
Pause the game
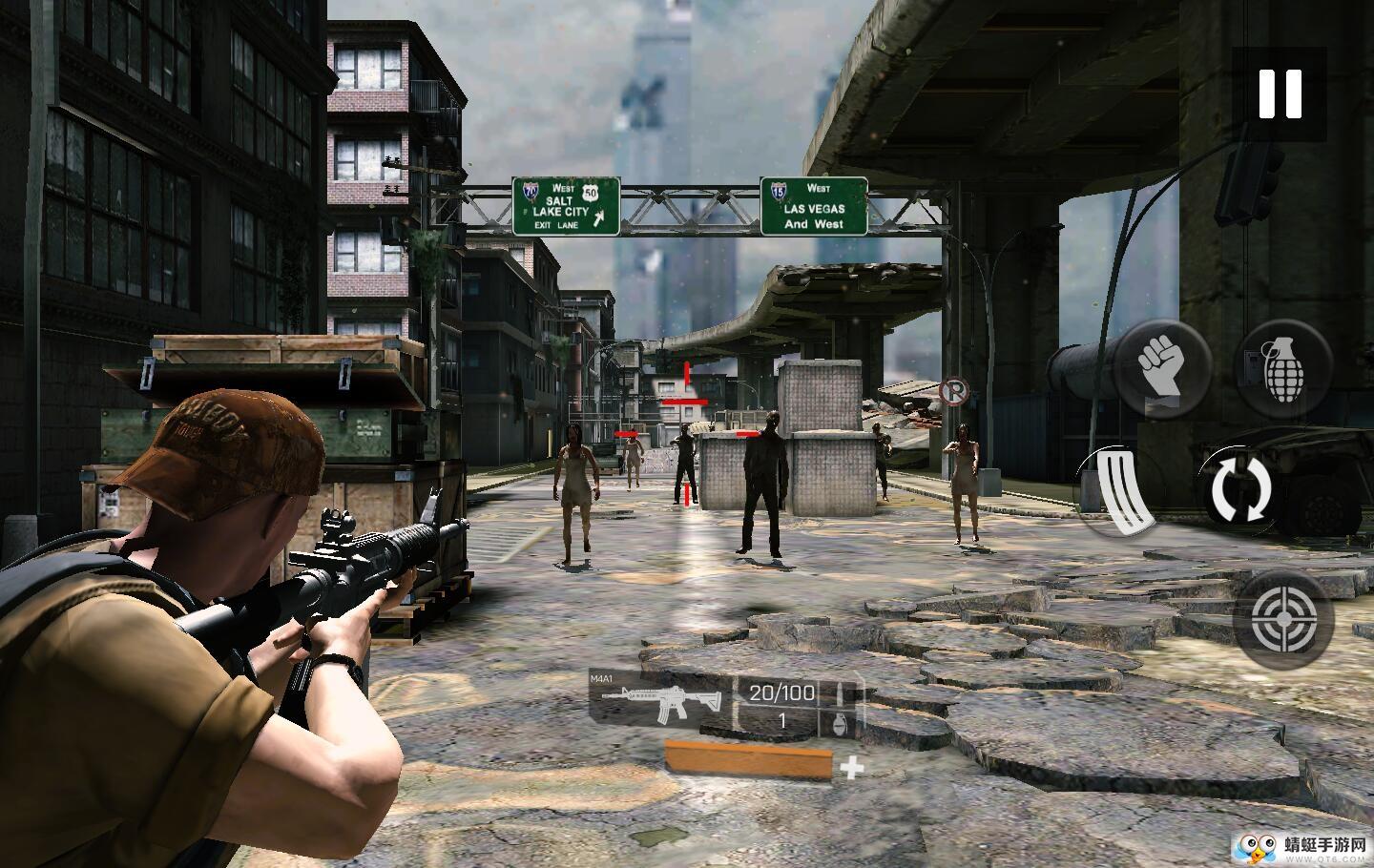1280,94
